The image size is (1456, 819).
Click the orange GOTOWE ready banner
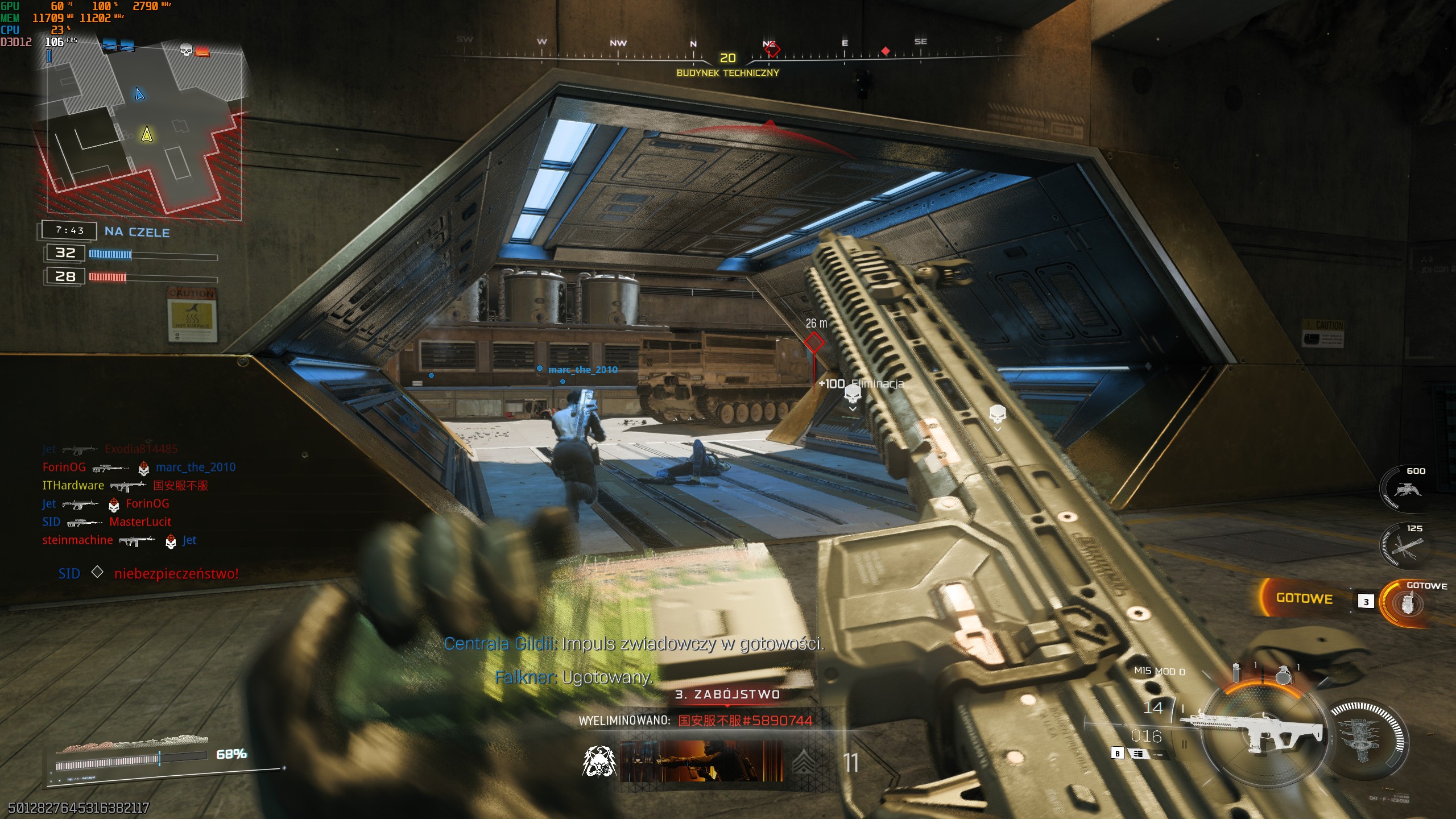[x=1304, y=598]
